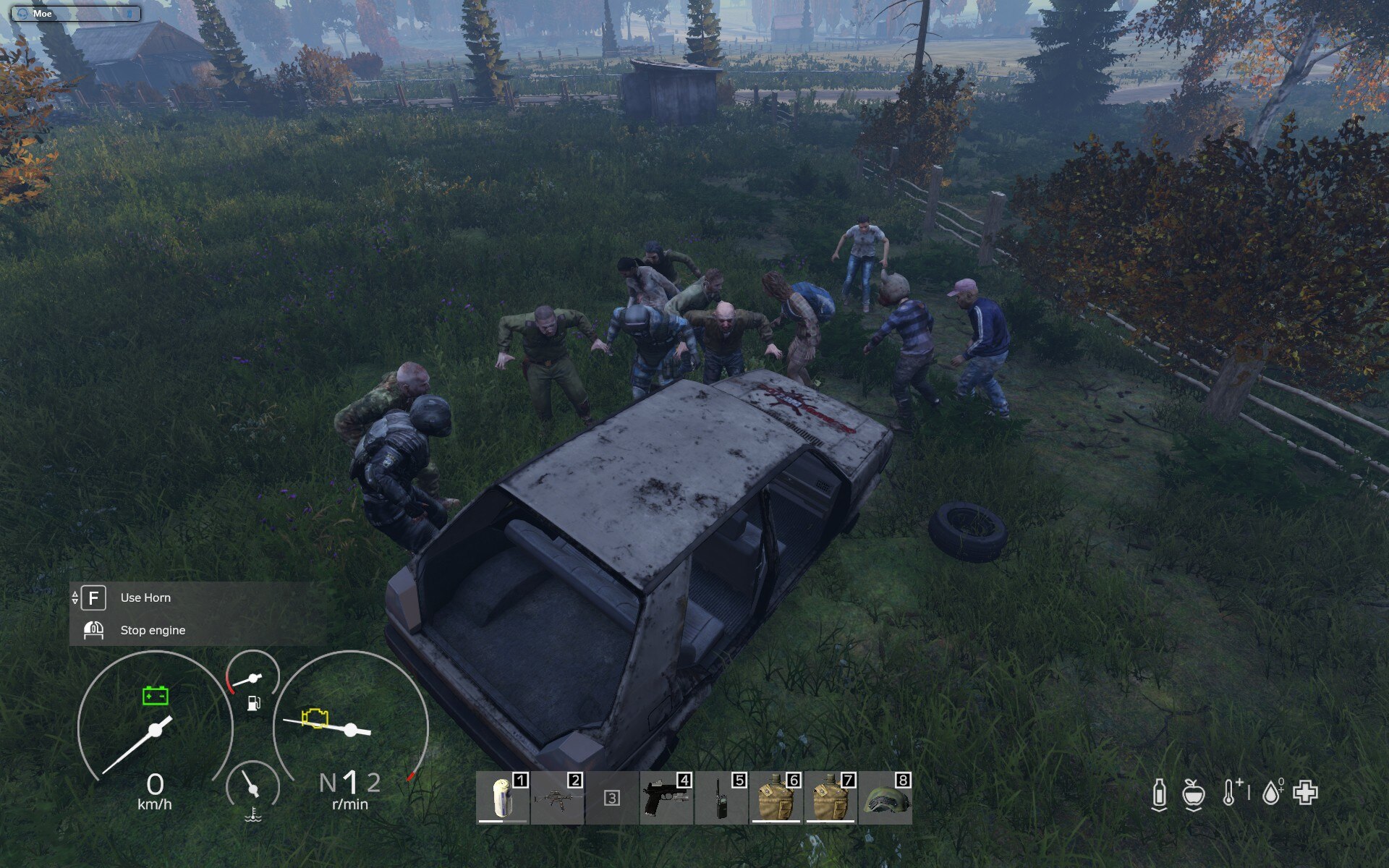Viewport: 1389px width, 868px height.
Task: Click the health cross status icon
Action: pos(1306,793)
